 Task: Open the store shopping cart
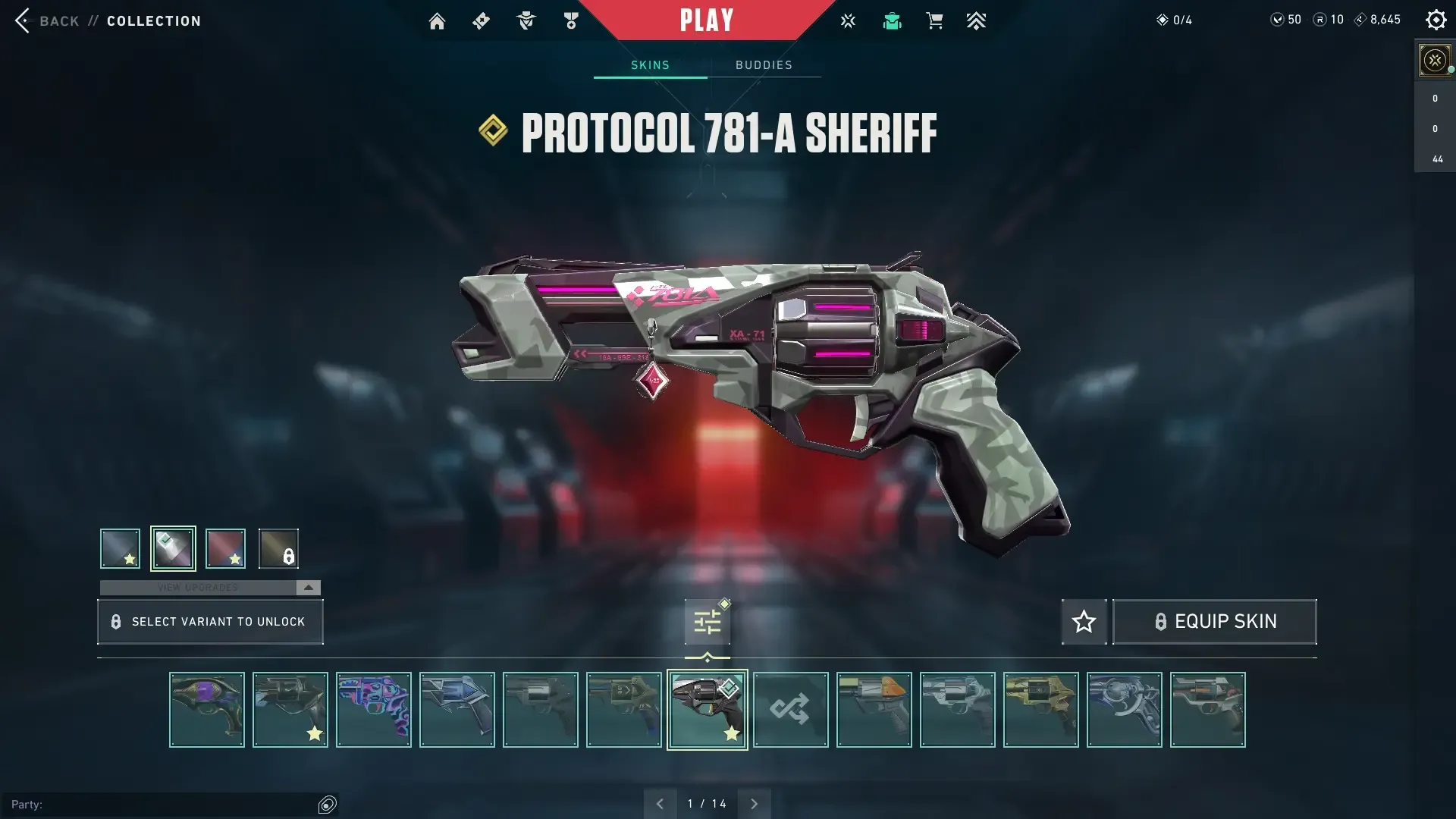934,21
